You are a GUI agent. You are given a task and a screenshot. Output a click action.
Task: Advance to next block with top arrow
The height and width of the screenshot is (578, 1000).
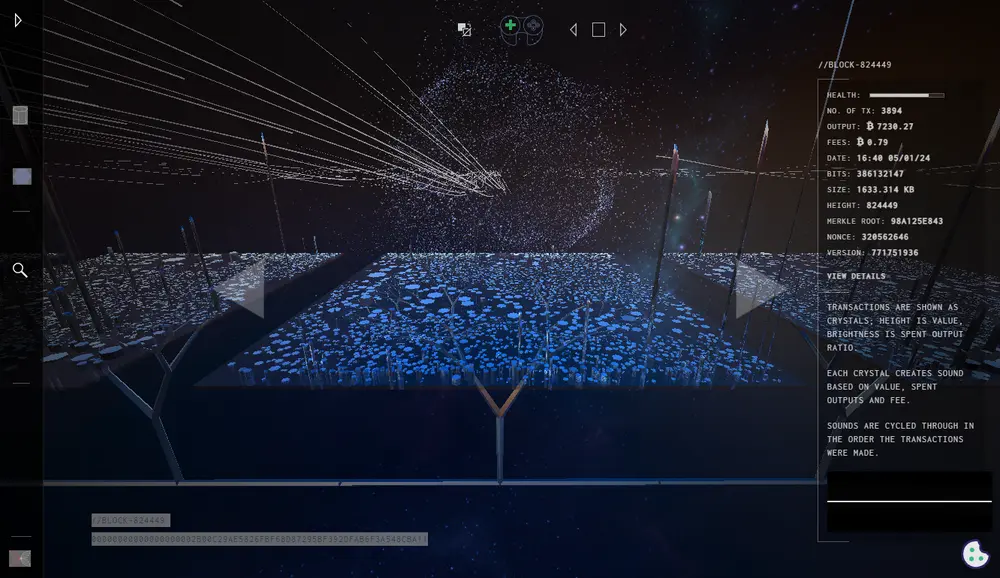[x=623, y=30]
